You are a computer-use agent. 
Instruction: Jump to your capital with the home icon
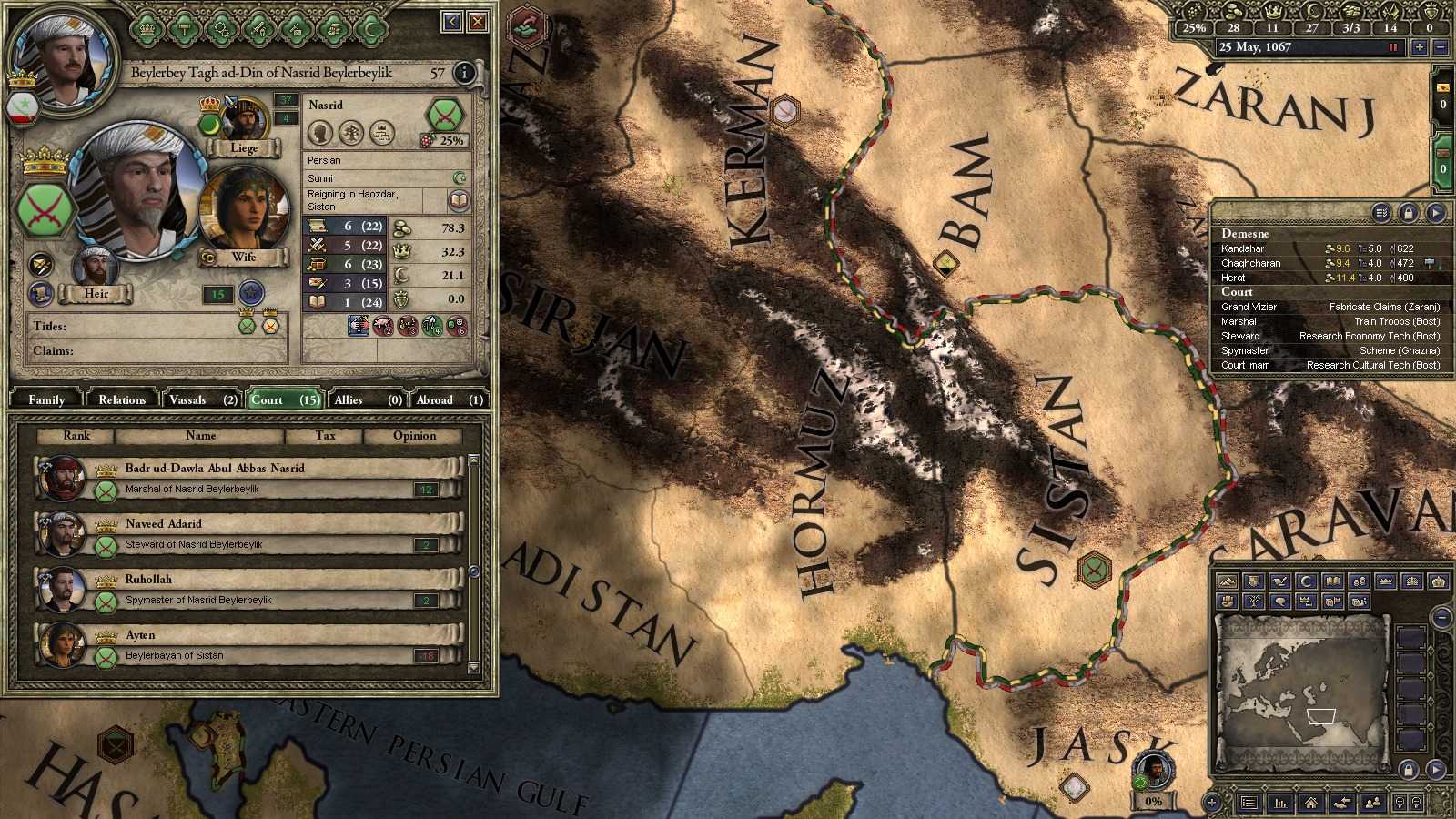point(1311,803)
